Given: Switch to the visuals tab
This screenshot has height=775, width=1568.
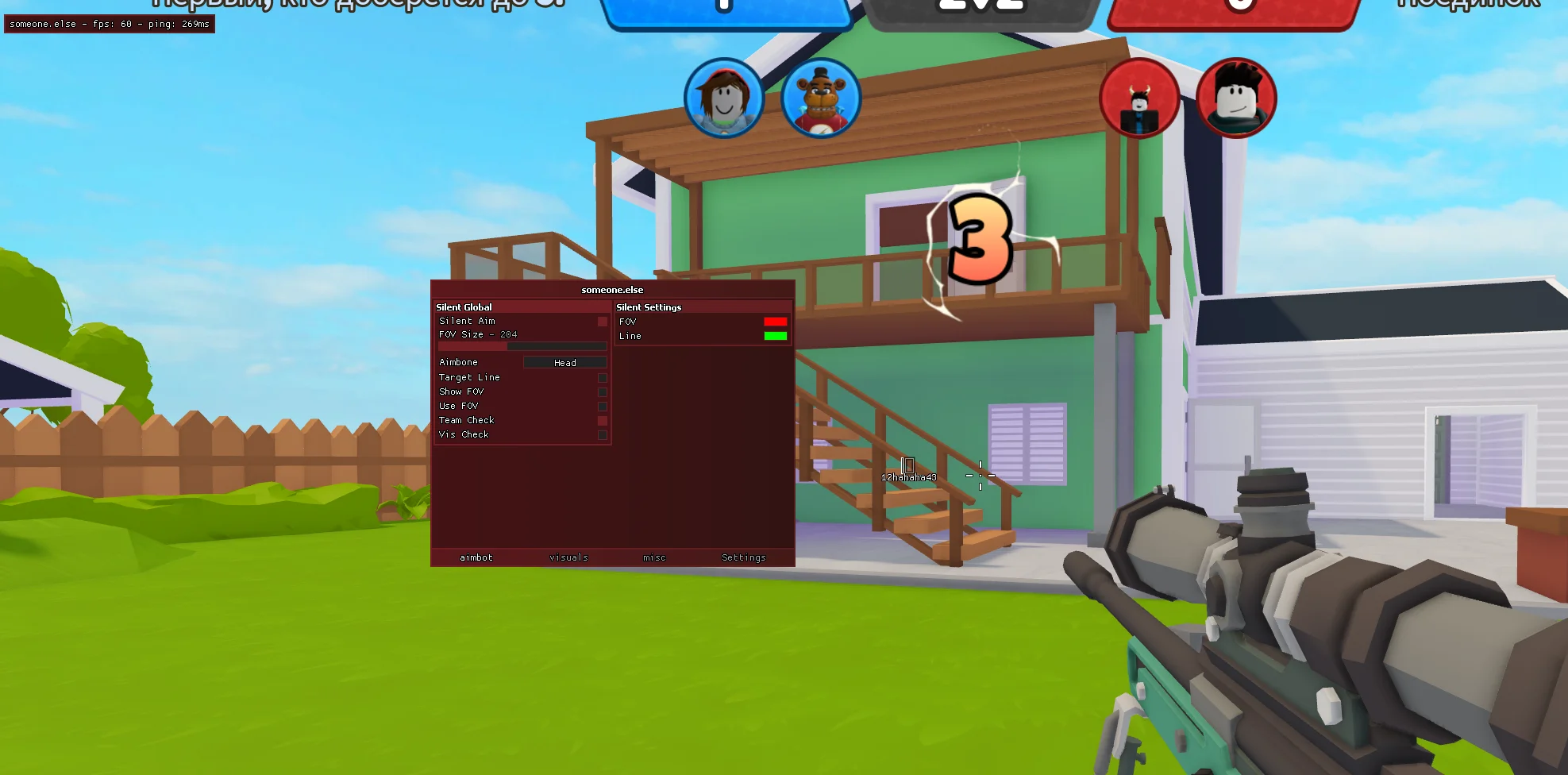Looking at the screenshot, I should point(568,557).
